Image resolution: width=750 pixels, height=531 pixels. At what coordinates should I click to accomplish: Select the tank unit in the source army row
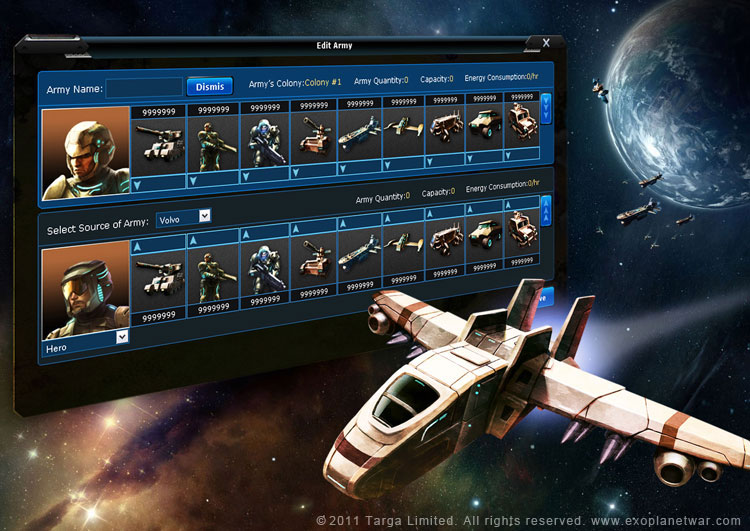[160, 274]
